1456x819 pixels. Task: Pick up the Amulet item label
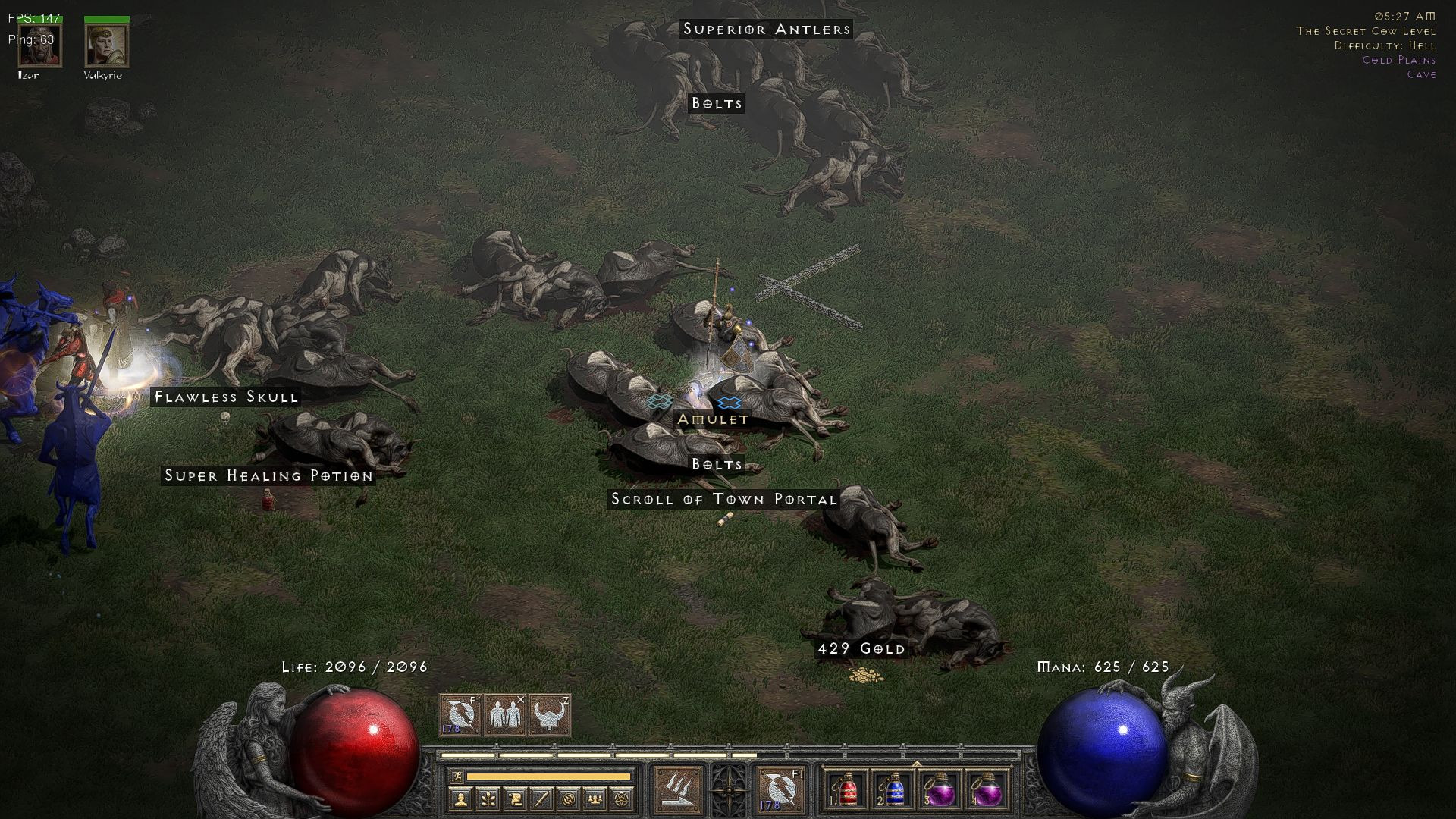tap(713, 419)
